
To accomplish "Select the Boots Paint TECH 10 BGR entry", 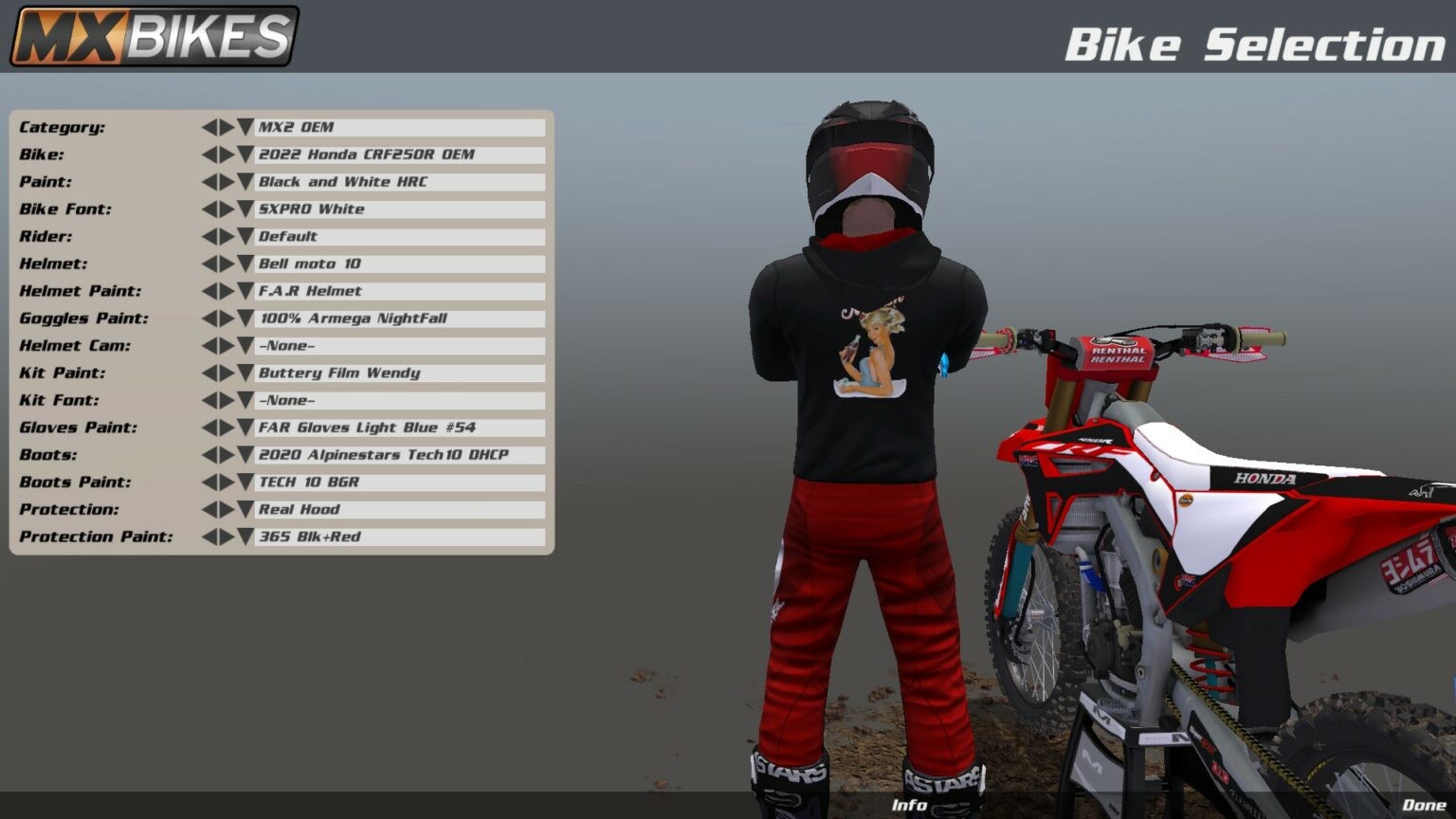I will (x=398, y=482).
